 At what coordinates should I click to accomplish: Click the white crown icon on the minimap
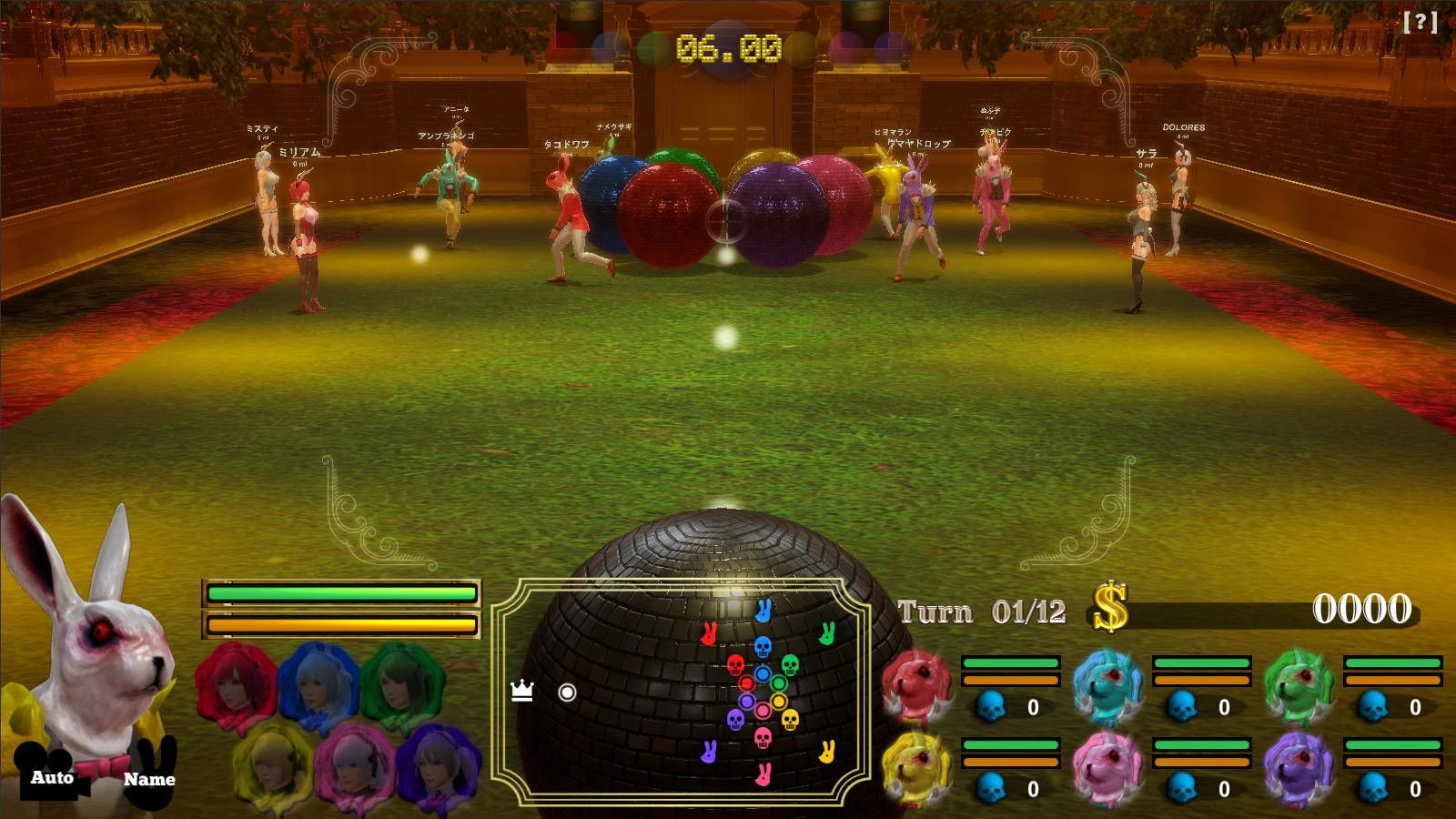[522, 691]
